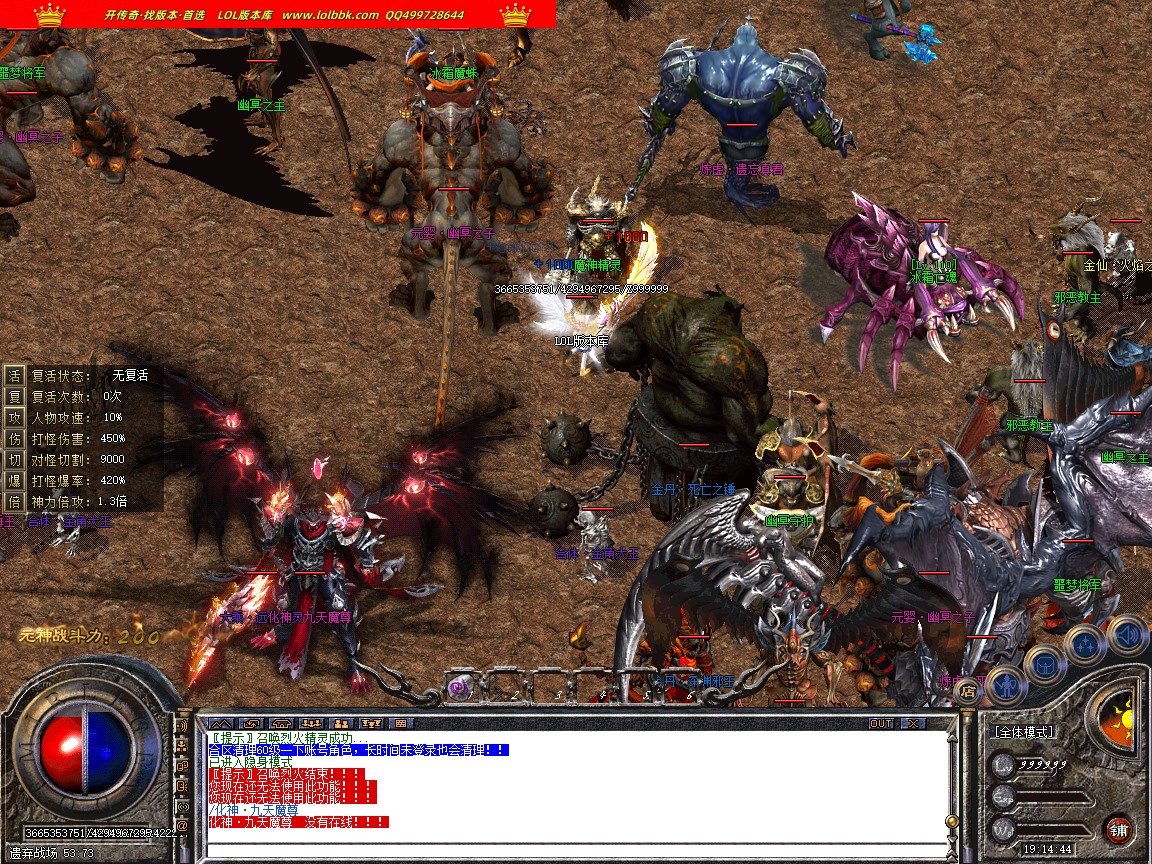Click the 活 revive status icon
This screenshot has height=864, width=1152.
click(14, 375)
